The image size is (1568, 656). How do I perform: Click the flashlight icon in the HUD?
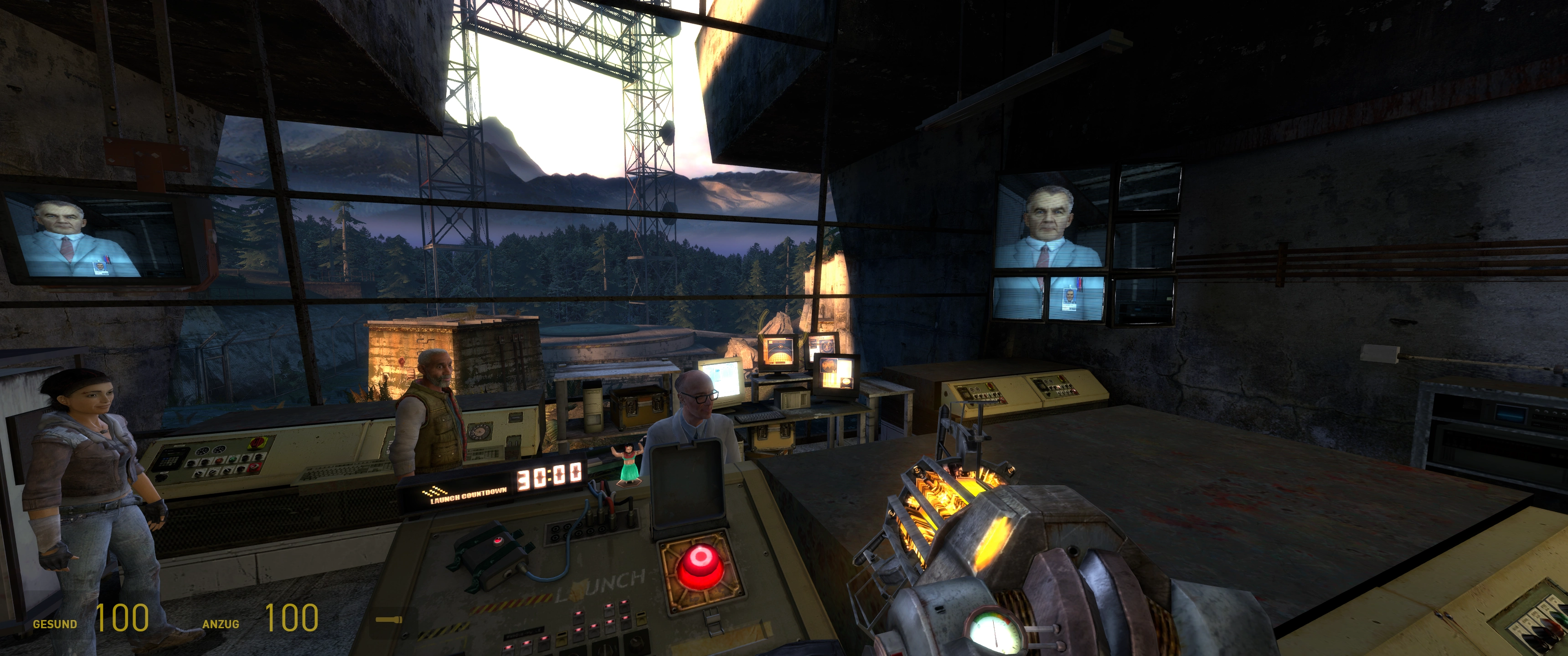tap(389, 620)
